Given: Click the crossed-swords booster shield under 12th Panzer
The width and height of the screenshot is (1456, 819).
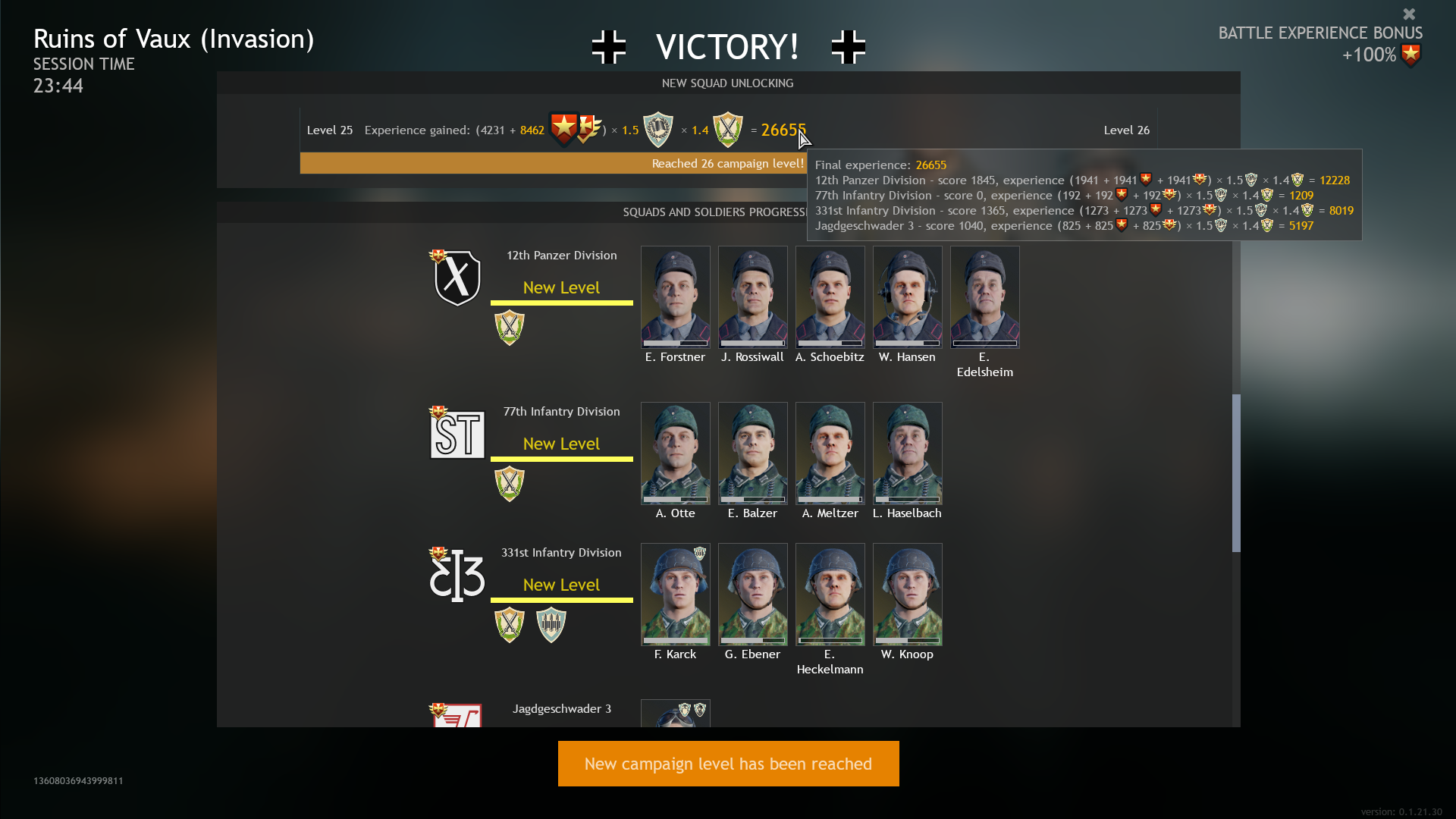Looking at the screenshot, I should 509,328.
